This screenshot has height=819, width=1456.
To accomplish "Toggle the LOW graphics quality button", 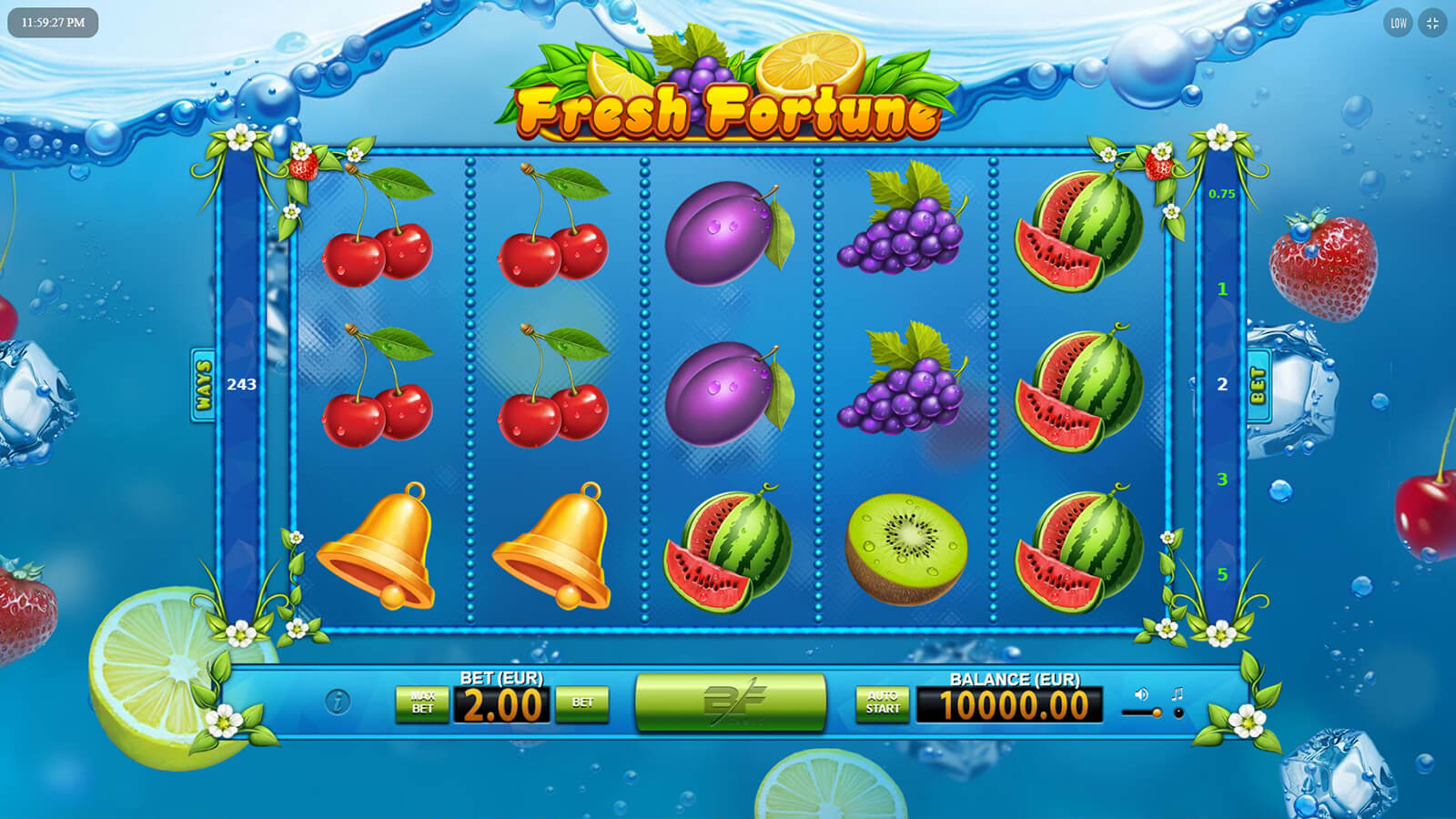I will pos(1399,24).
